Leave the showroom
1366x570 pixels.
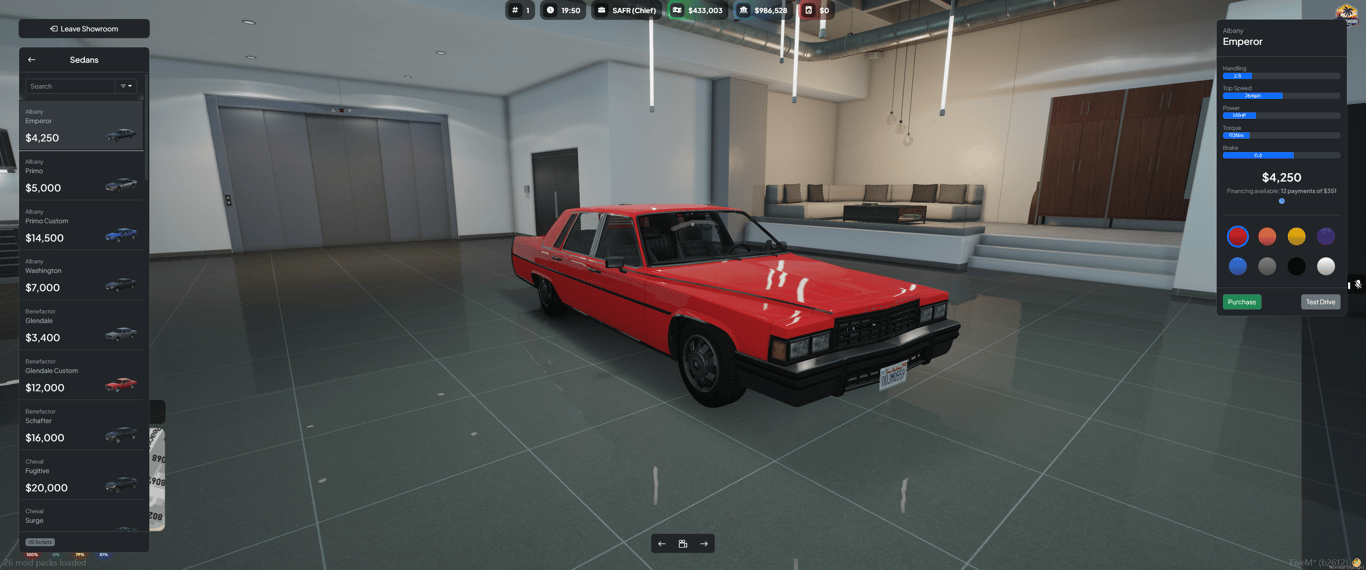pos(84,29)
